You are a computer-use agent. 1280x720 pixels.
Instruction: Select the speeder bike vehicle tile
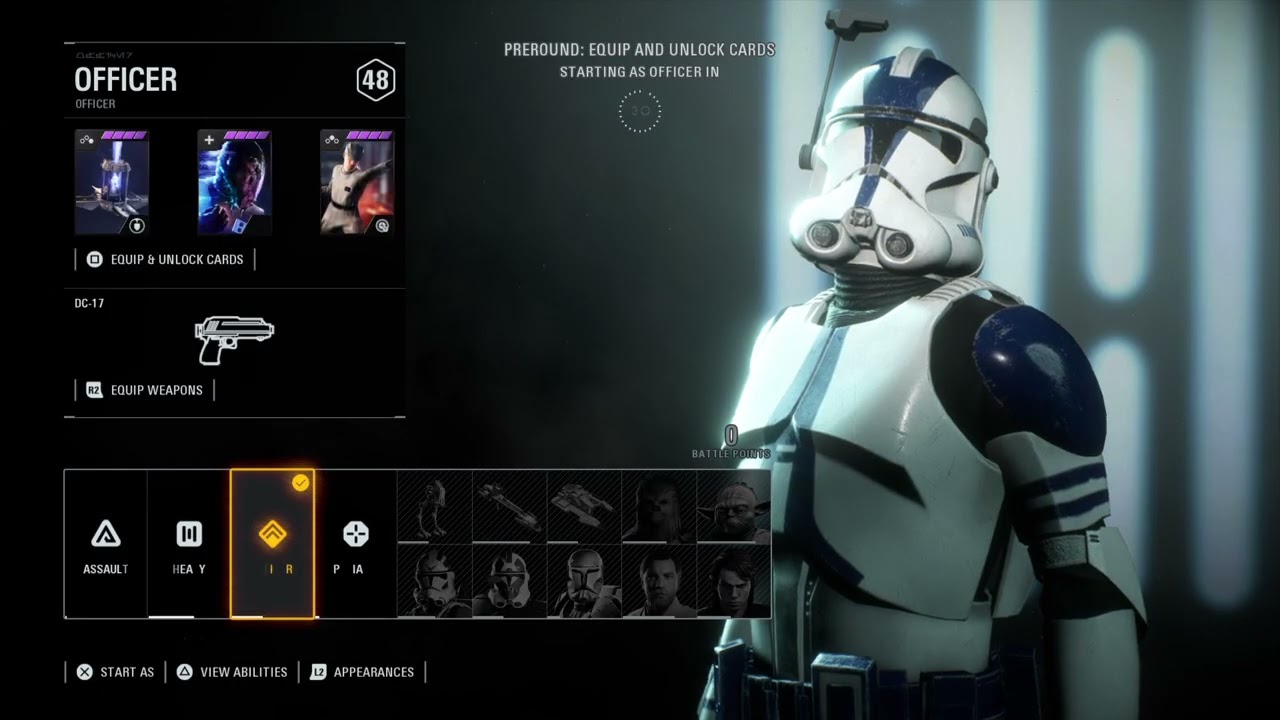tap(510, 506)
